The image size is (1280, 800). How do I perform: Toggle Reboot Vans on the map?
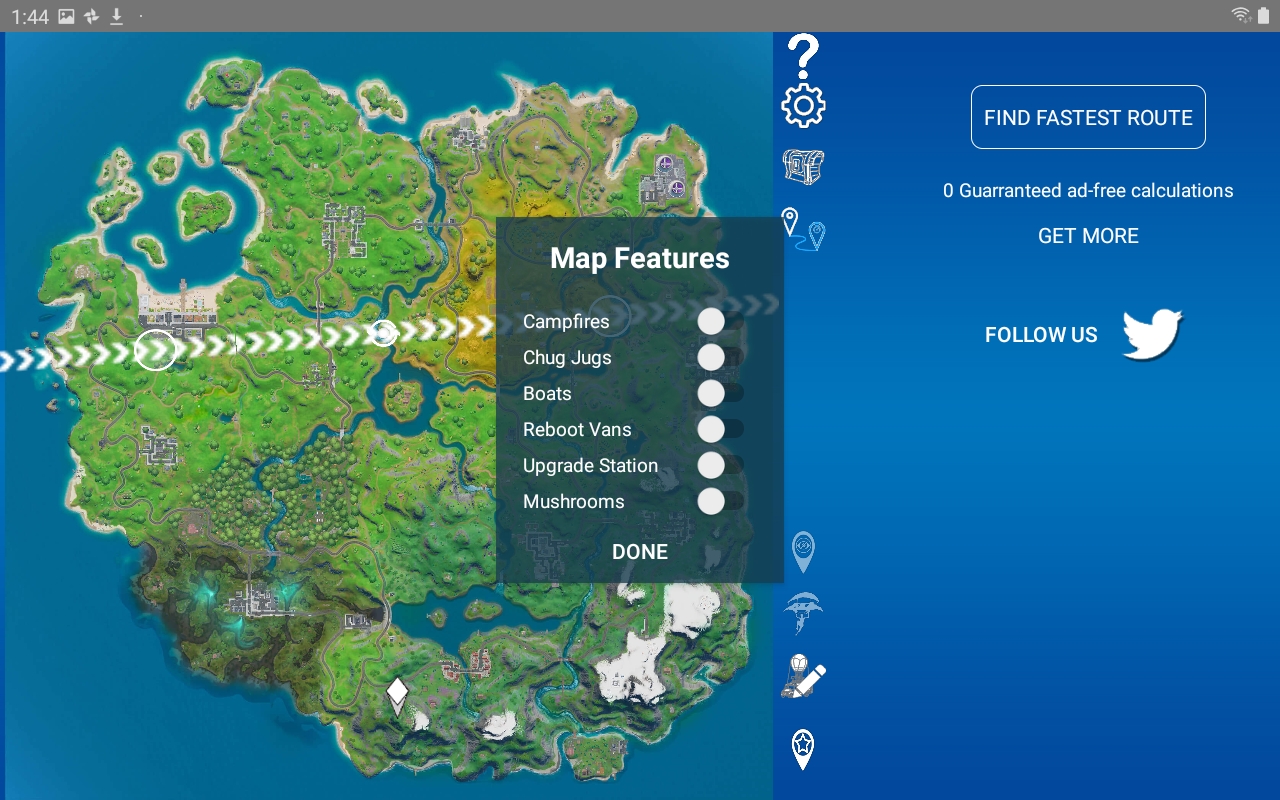[x=720, y=430]
